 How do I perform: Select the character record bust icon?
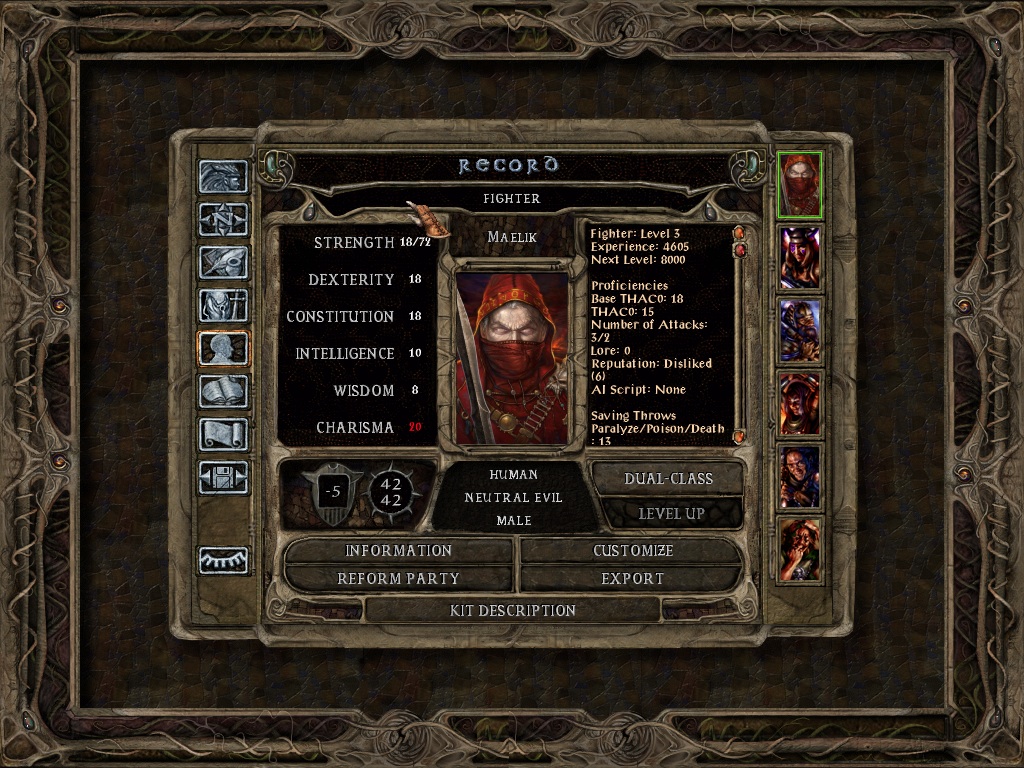pos(223,349)
